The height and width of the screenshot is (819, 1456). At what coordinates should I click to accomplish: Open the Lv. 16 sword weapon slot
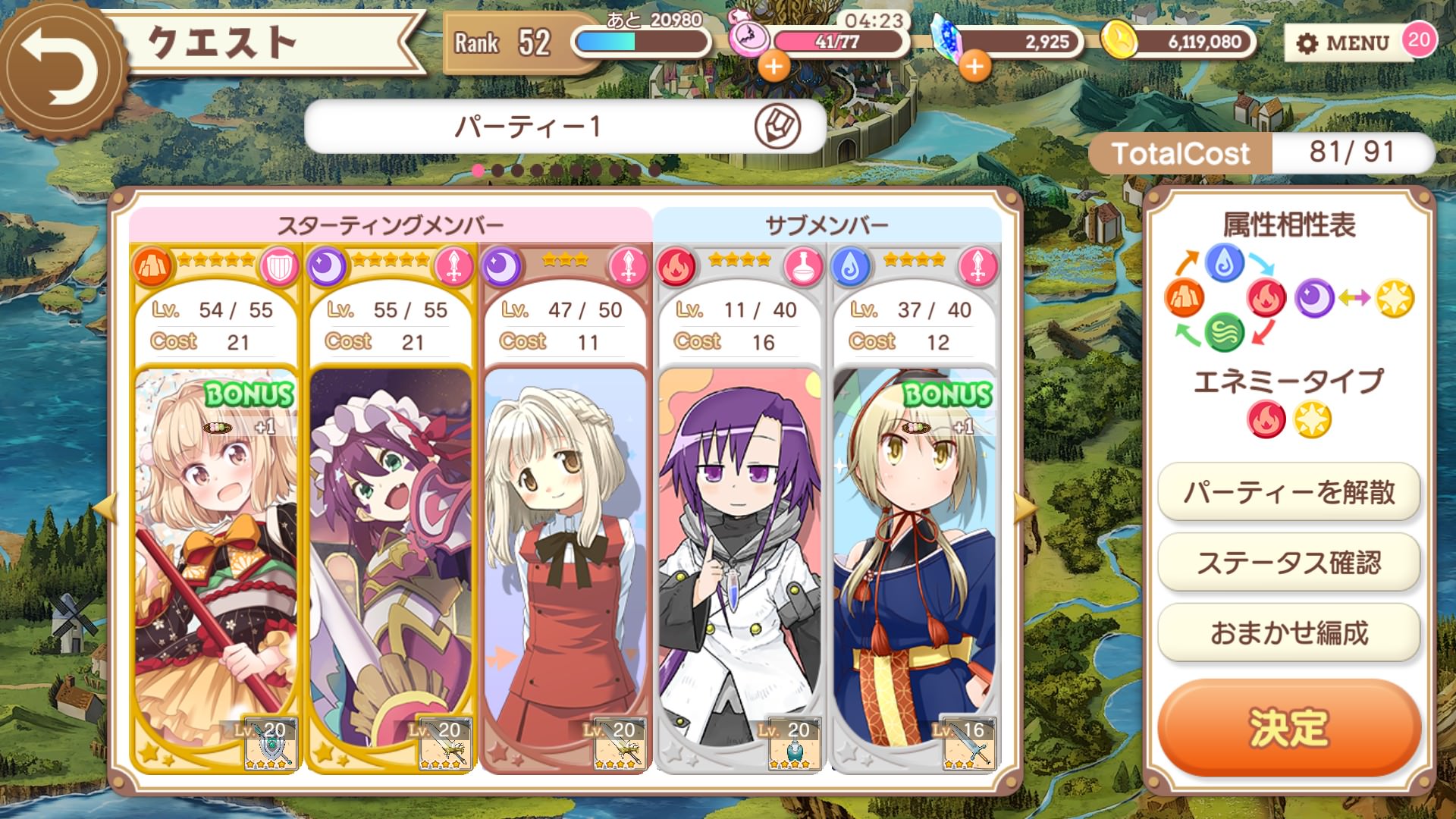[x=968, y=744]
